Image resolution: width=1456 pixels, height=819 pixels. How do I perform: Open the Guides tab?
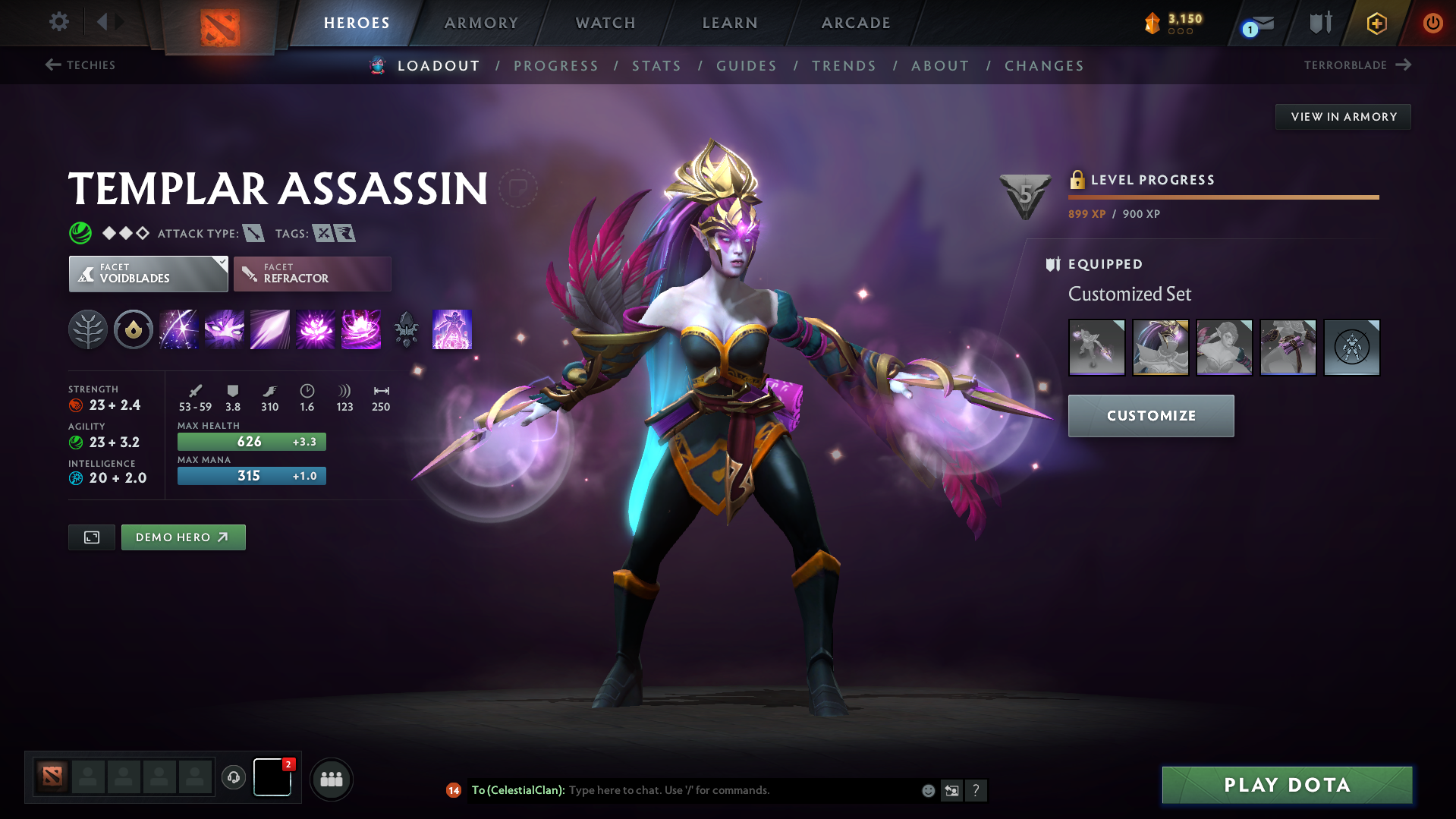[x=746, y=66]
